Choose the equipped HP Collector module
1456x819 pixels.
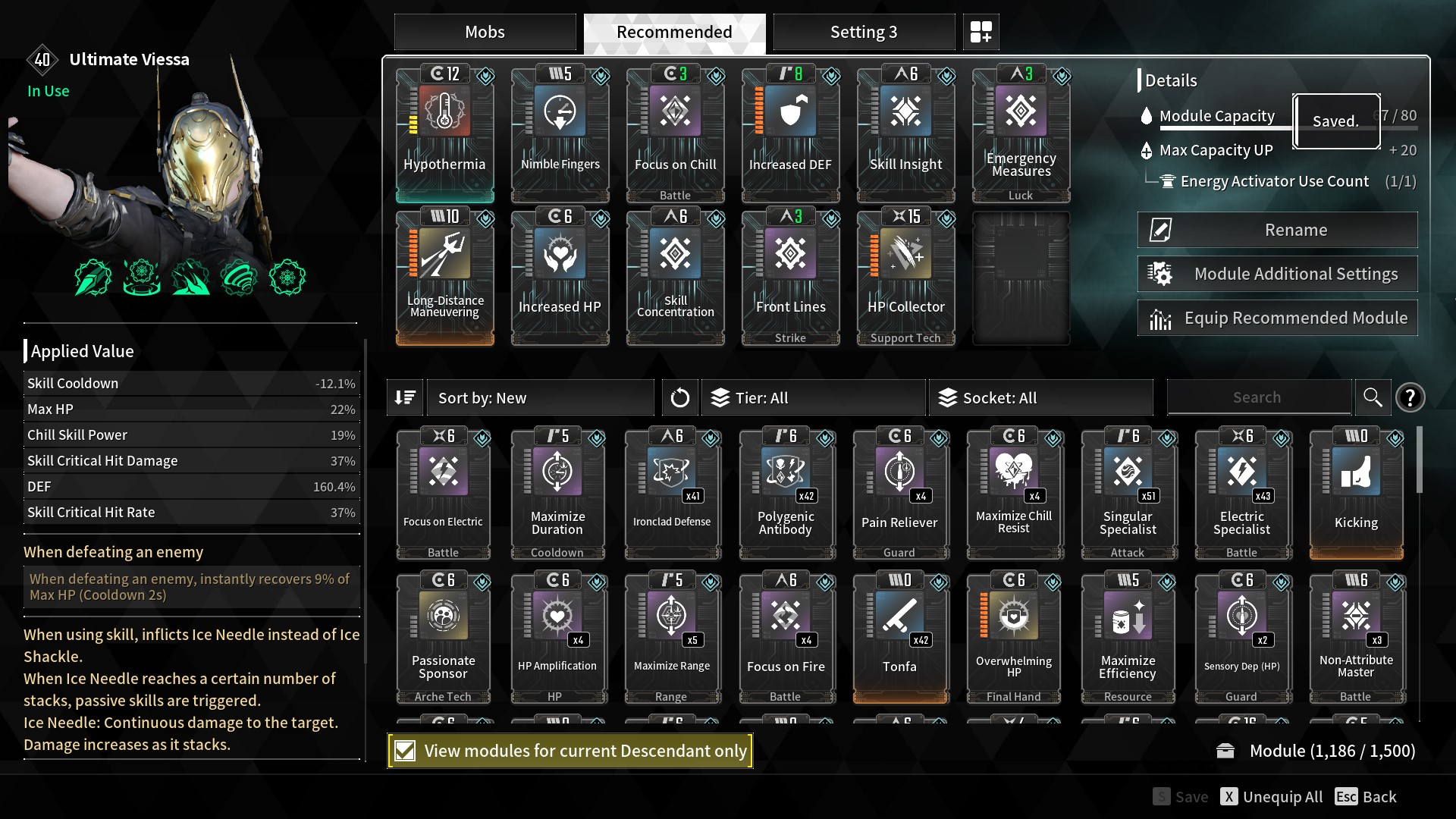[x=905, y=277]
